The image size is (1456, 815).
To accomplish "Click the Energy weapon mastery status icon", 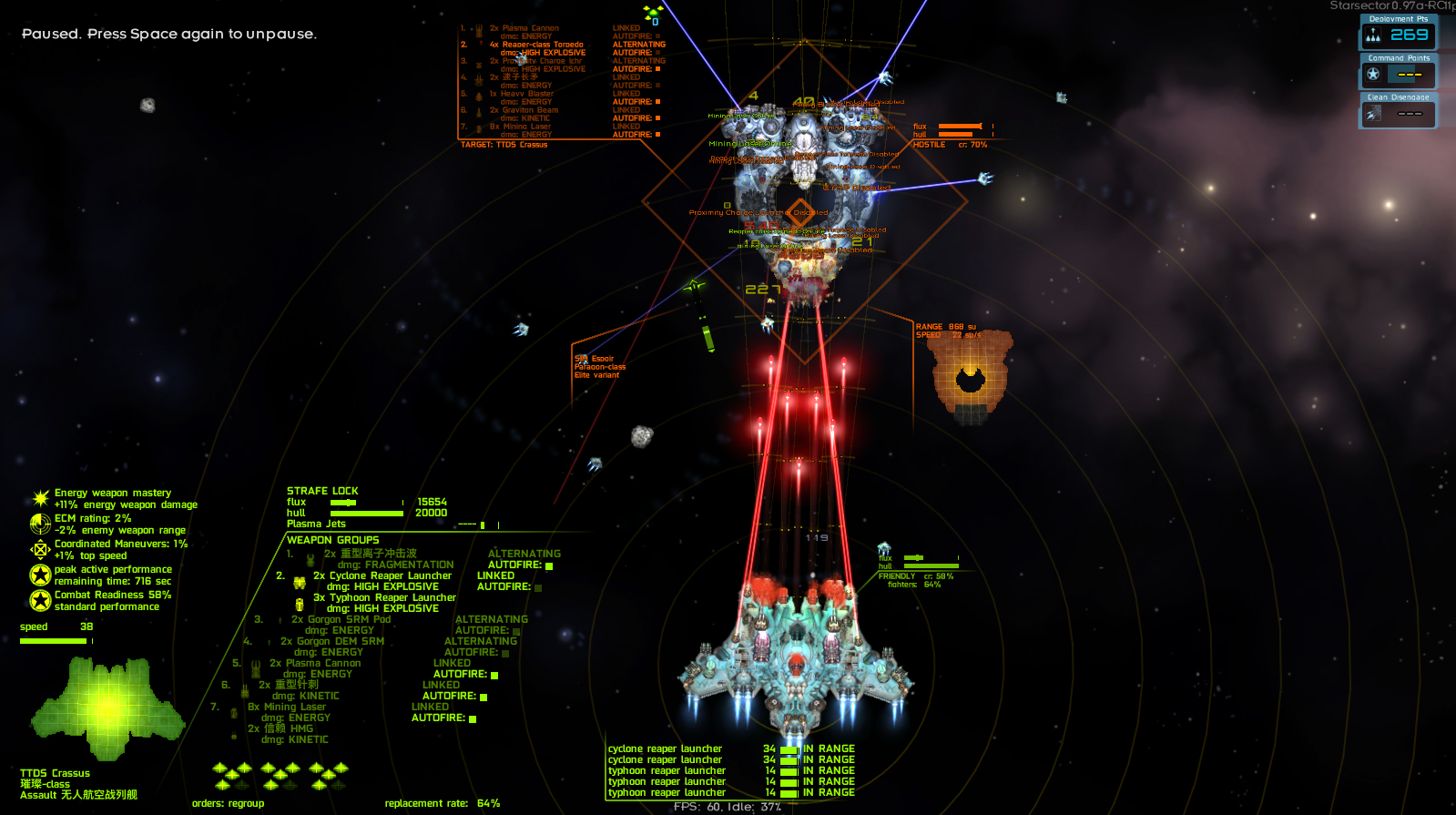I will (40, 498).
